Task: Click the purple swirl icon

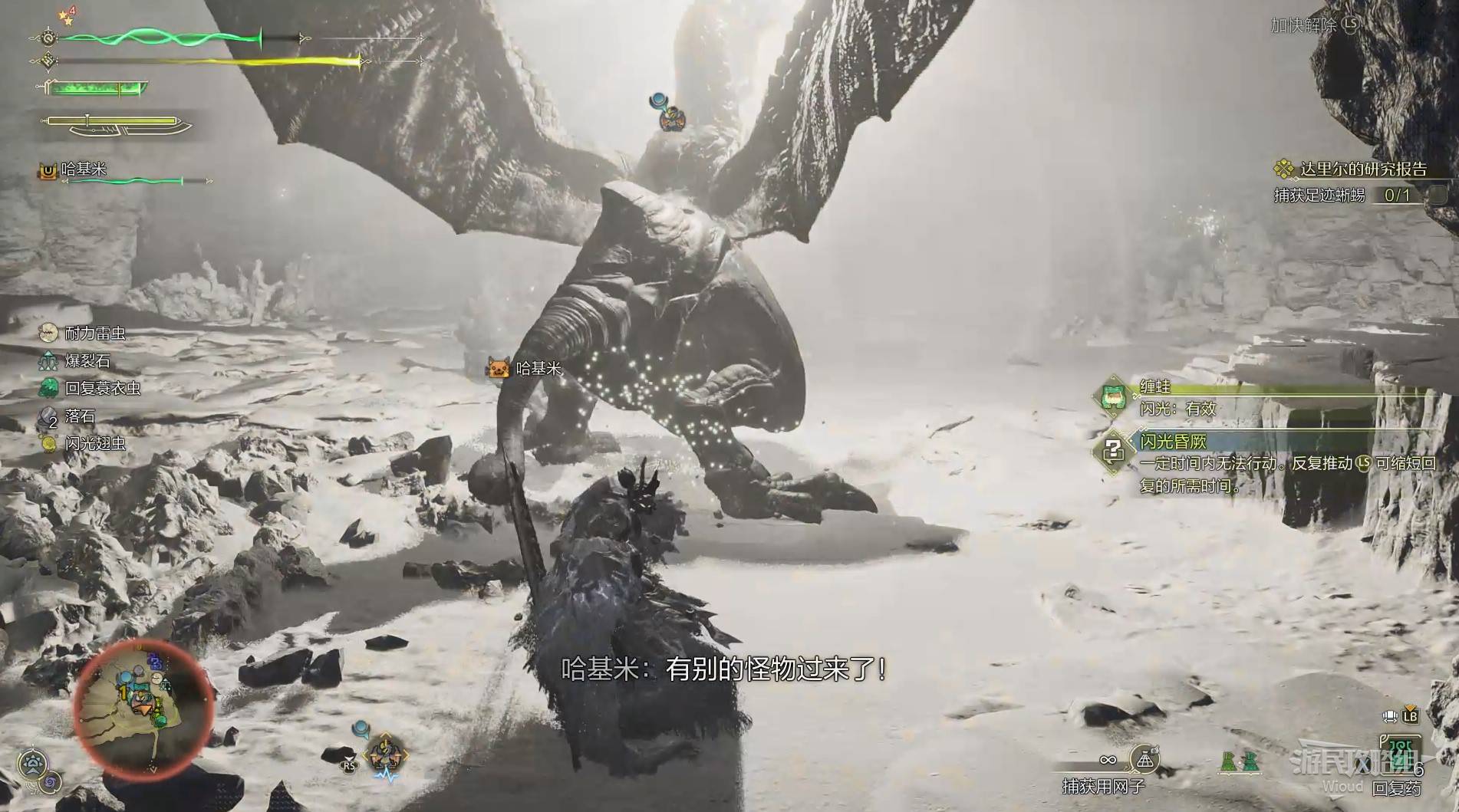Action: tap(52, 782)
